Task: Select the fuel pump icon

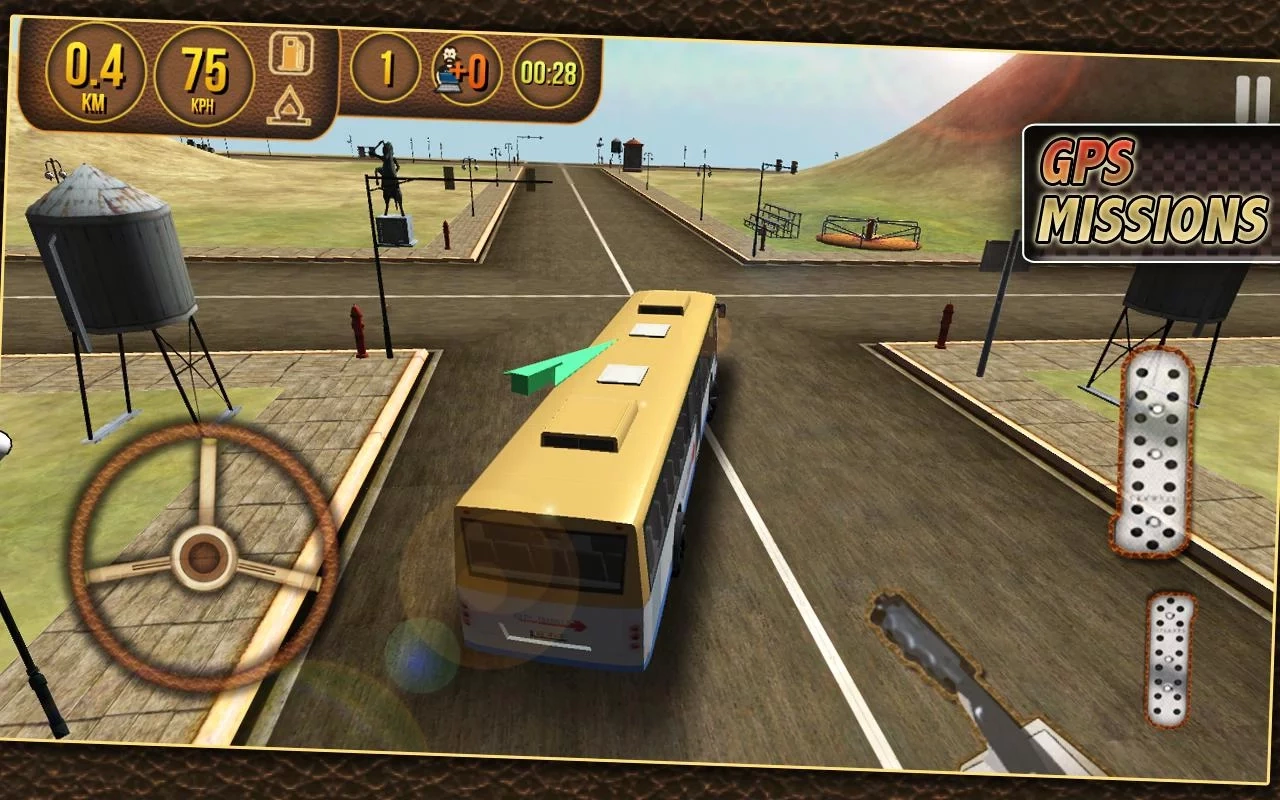Action: click(x=290, y=54)
